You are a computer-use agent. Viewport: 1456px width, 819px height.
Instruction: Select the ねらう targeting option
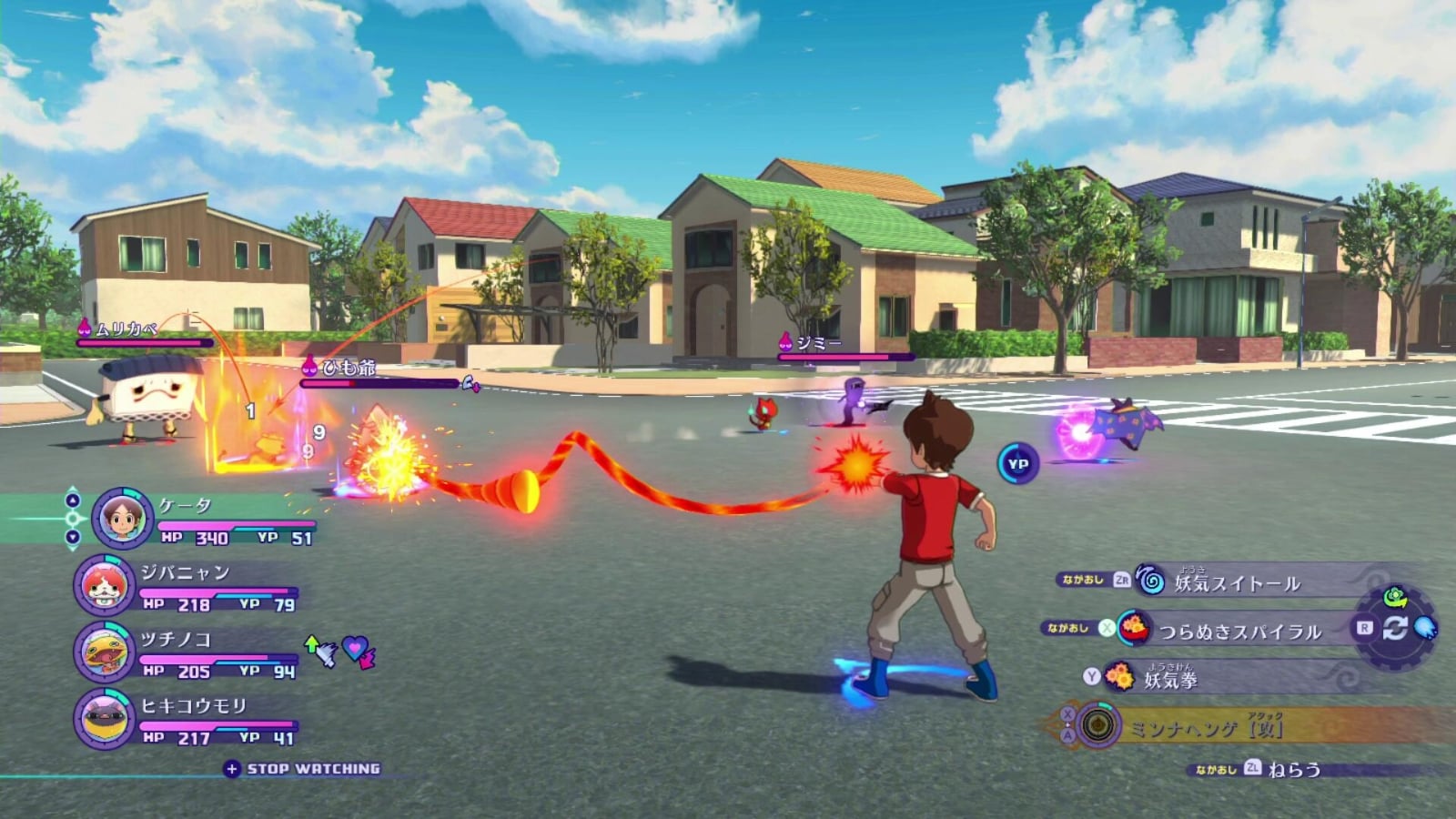pyautogui.click(x=1293, y=770)
